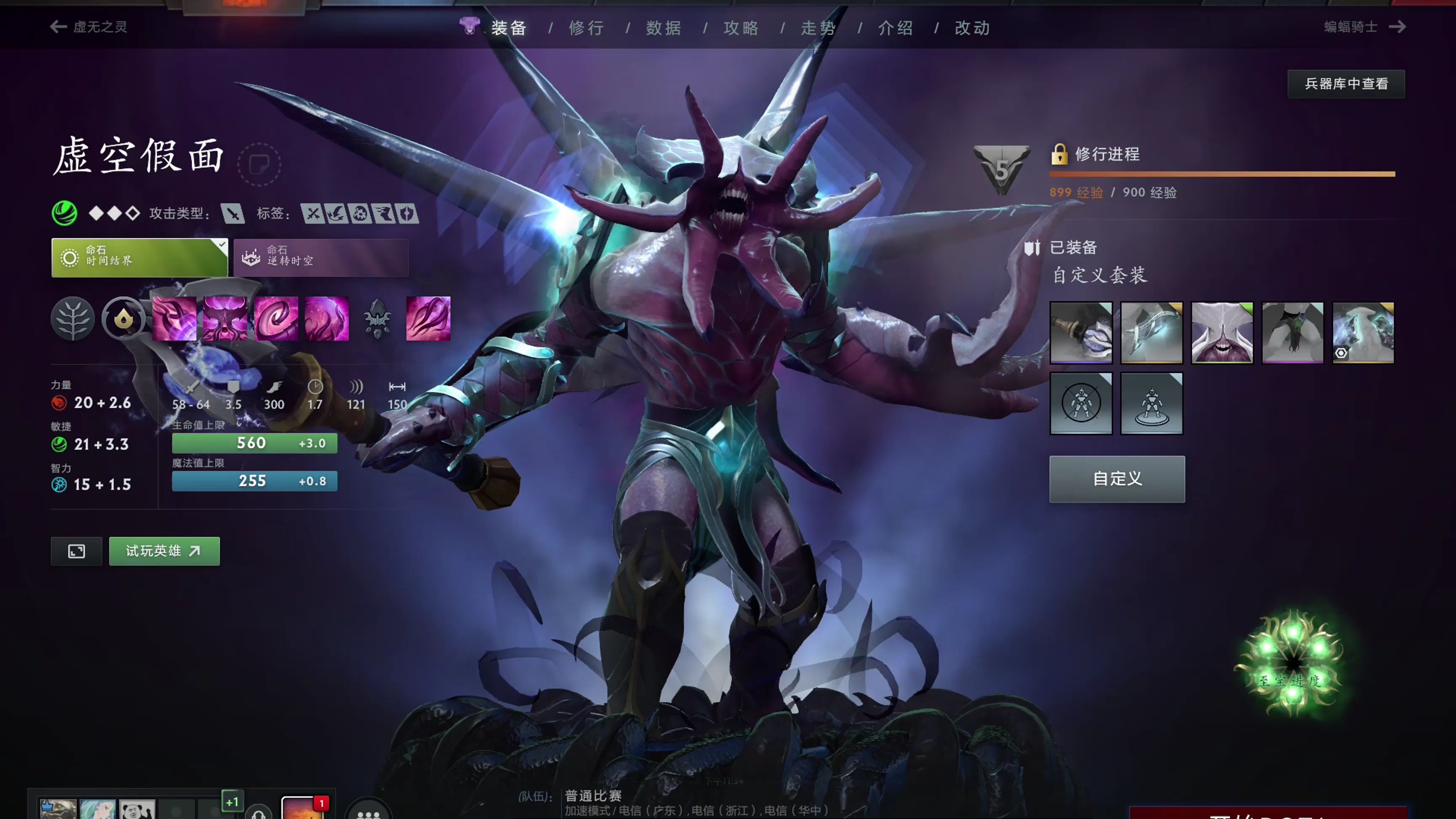
Task: Click the hero complexity indicator icon
Action: tap(114, 214)
